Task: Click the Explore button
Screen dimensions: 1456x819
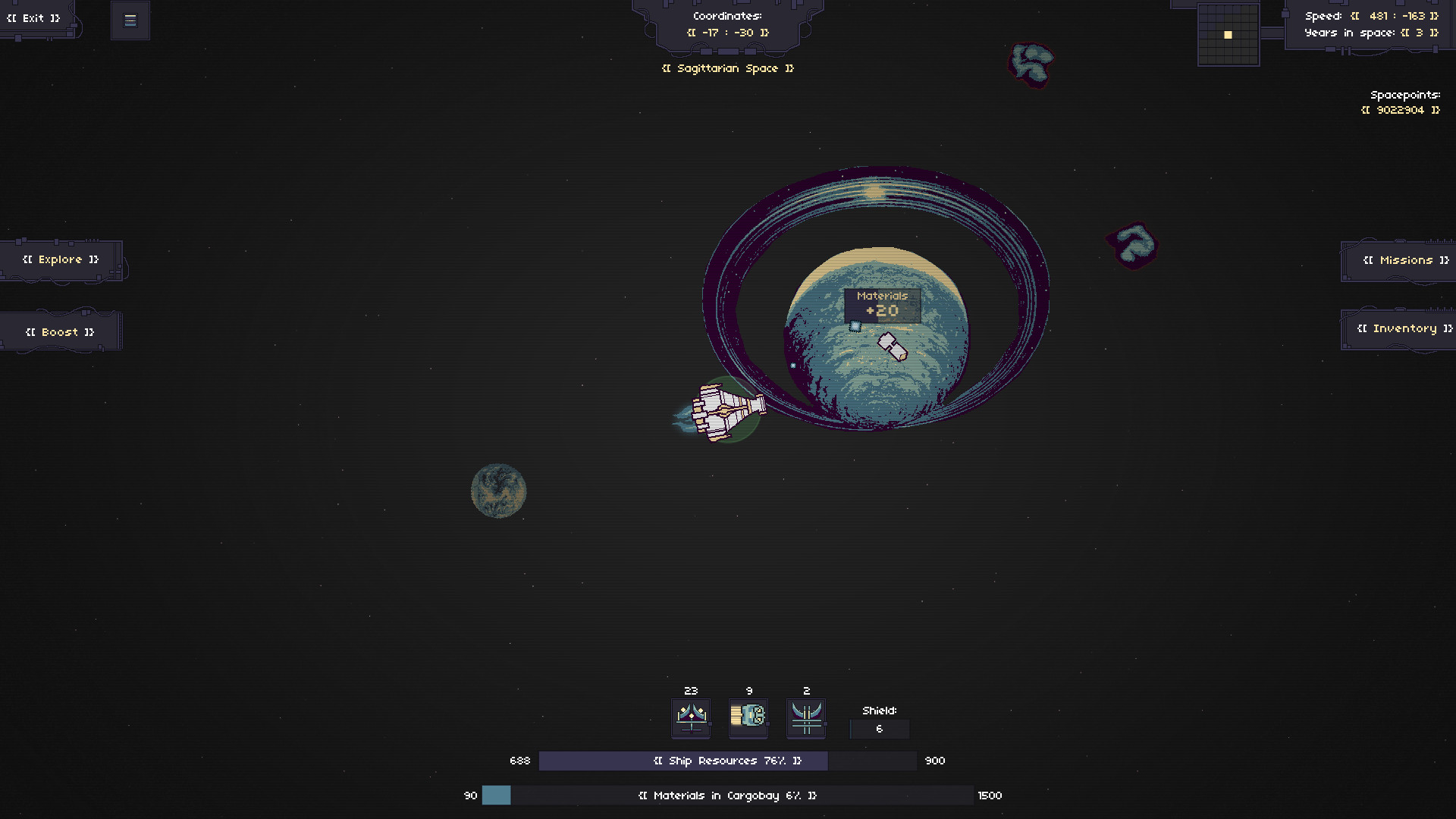Action: [62, 259]
